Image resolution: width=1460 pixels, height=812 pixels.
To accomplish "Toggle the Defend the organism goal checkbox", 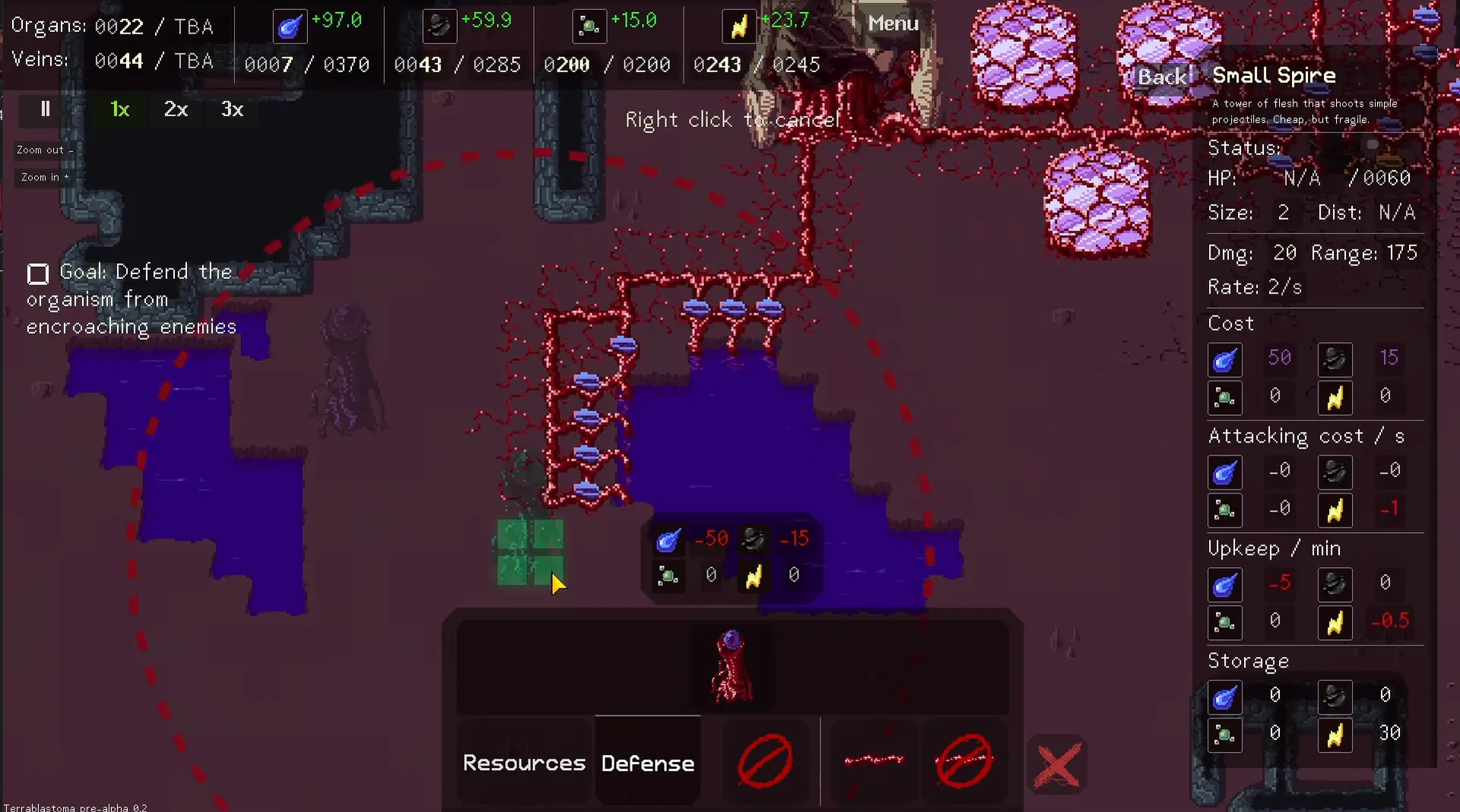I will coord(37,274).
